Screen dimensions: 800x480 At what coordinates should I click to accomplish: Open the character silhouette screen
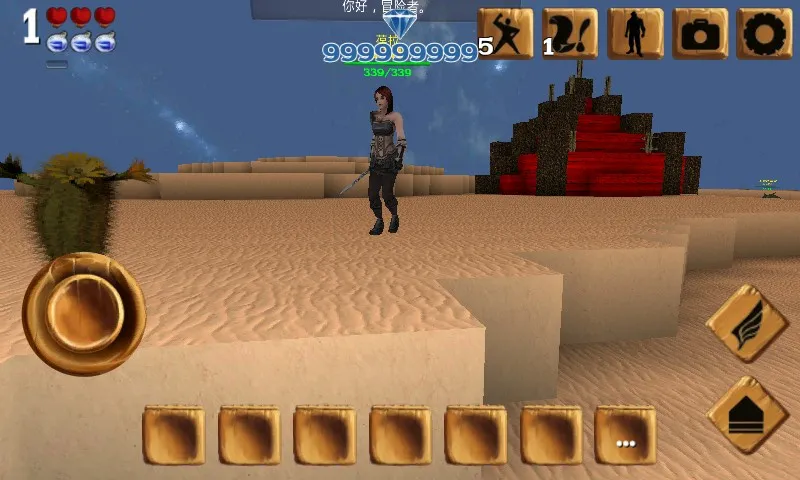(x=636, y=34)
